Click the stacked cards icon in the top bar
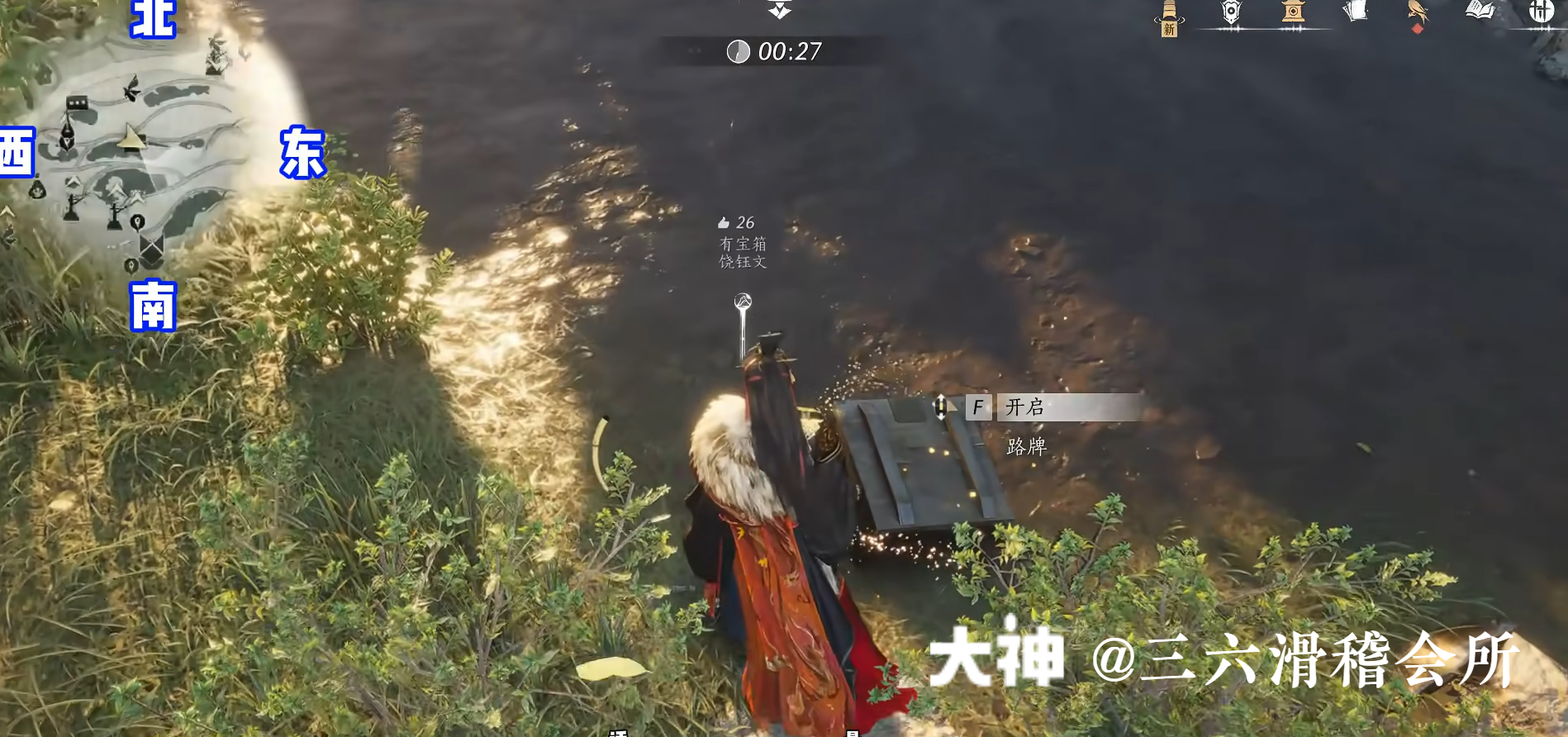 tap(1354, 10)
